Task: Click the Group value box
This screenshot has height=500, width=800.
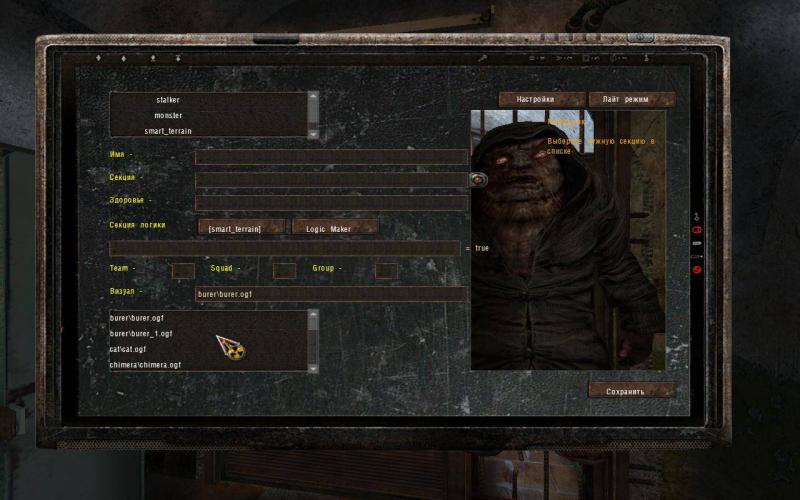Action: (386, 270)
